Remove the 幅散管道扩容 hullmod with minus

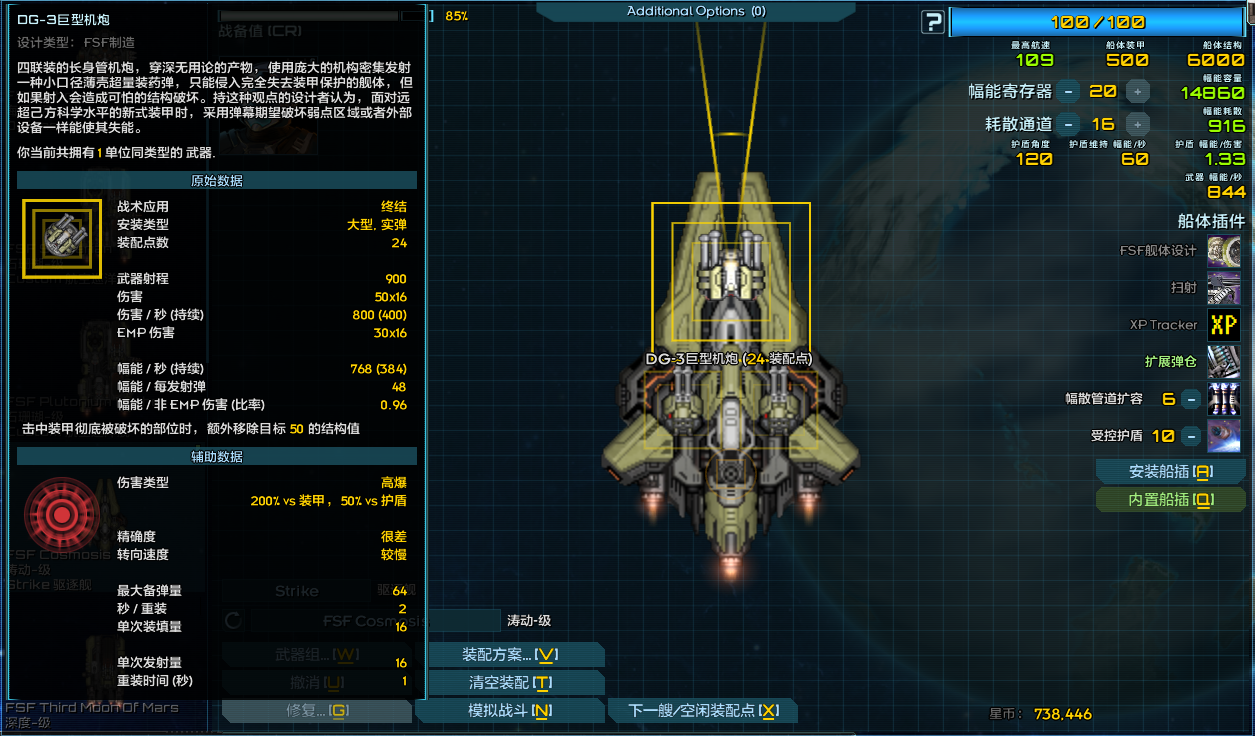point(1190,399)
